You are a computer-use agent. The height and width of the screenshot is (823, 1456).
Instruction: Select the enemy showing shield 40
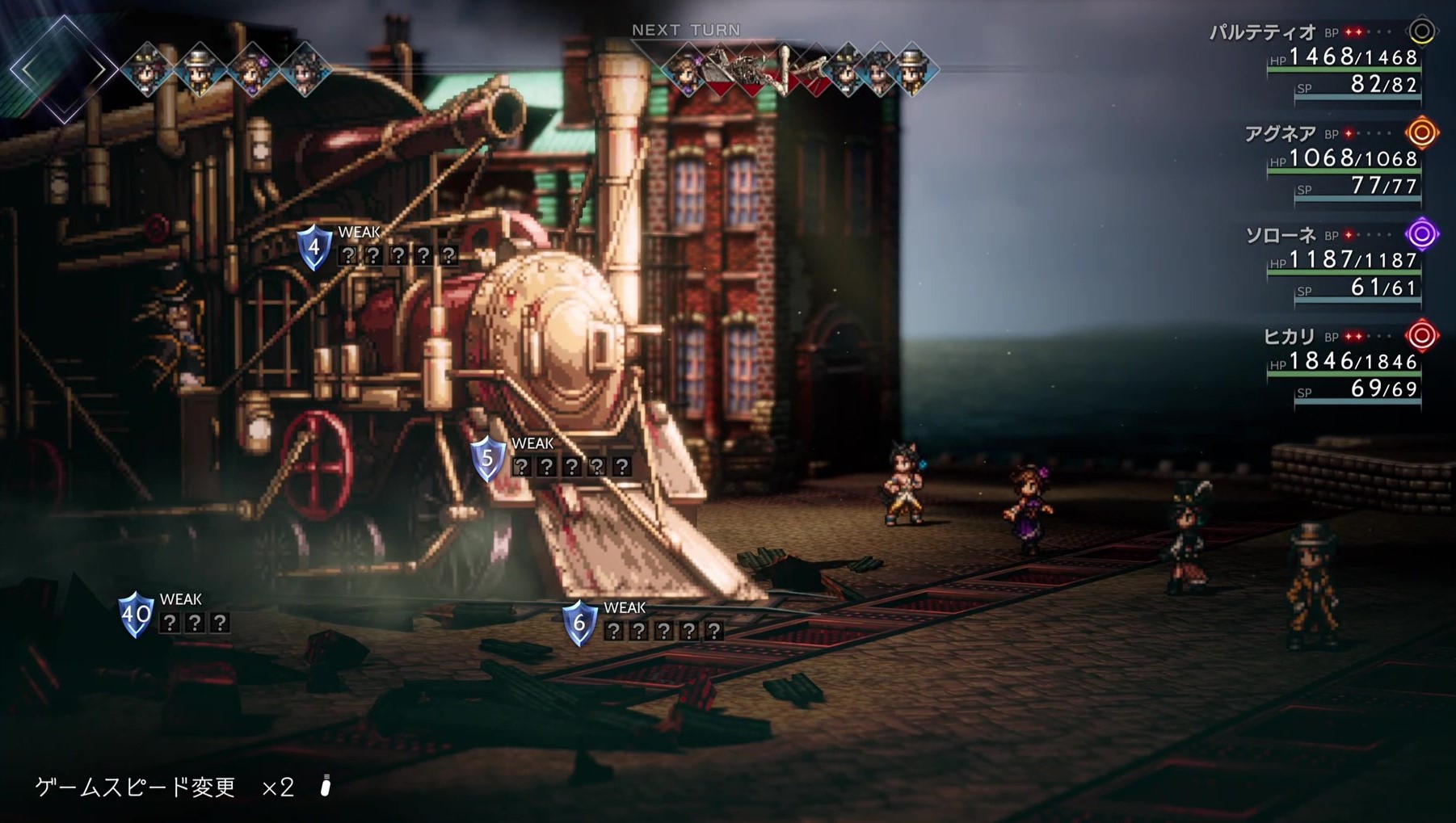tap(136, 615)
